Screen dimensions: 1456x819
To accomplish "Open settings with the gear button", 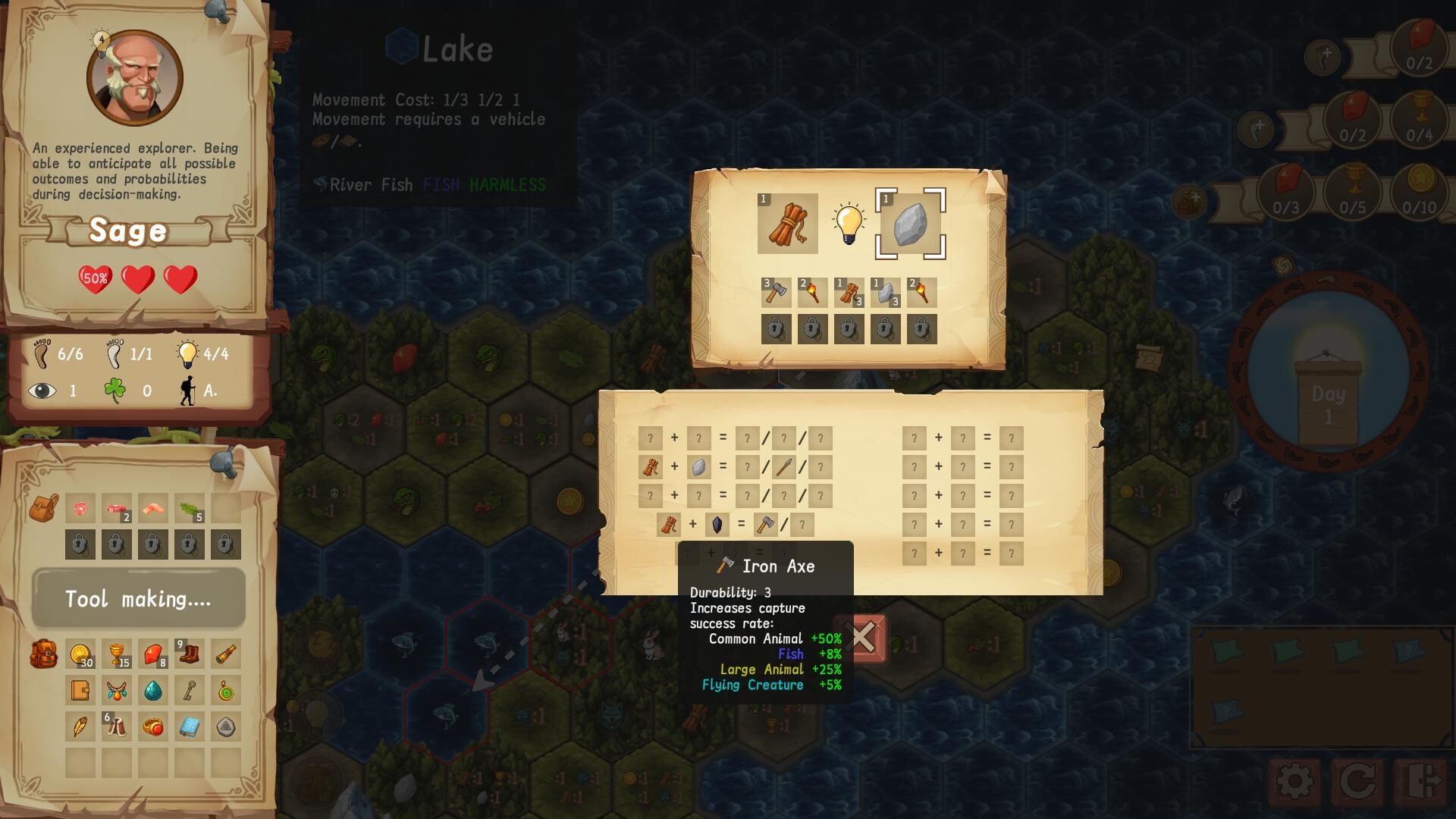I will coord(1294,781).
